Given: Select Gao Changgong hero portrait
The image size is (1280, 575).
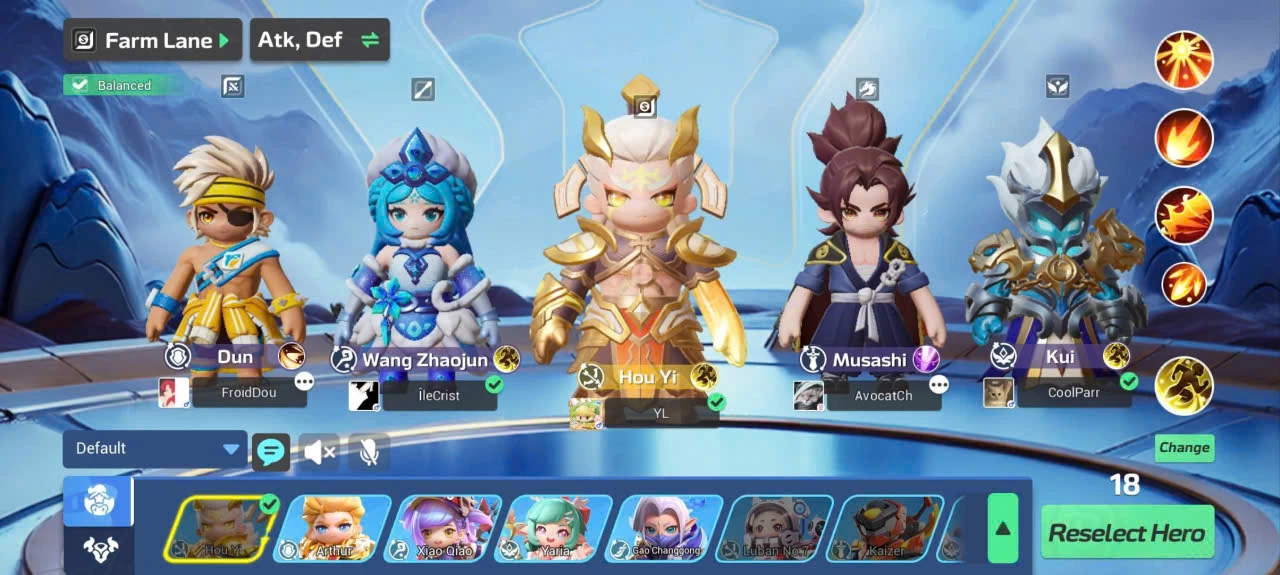Looking at the screenshot, I should (x=665, y=528).
